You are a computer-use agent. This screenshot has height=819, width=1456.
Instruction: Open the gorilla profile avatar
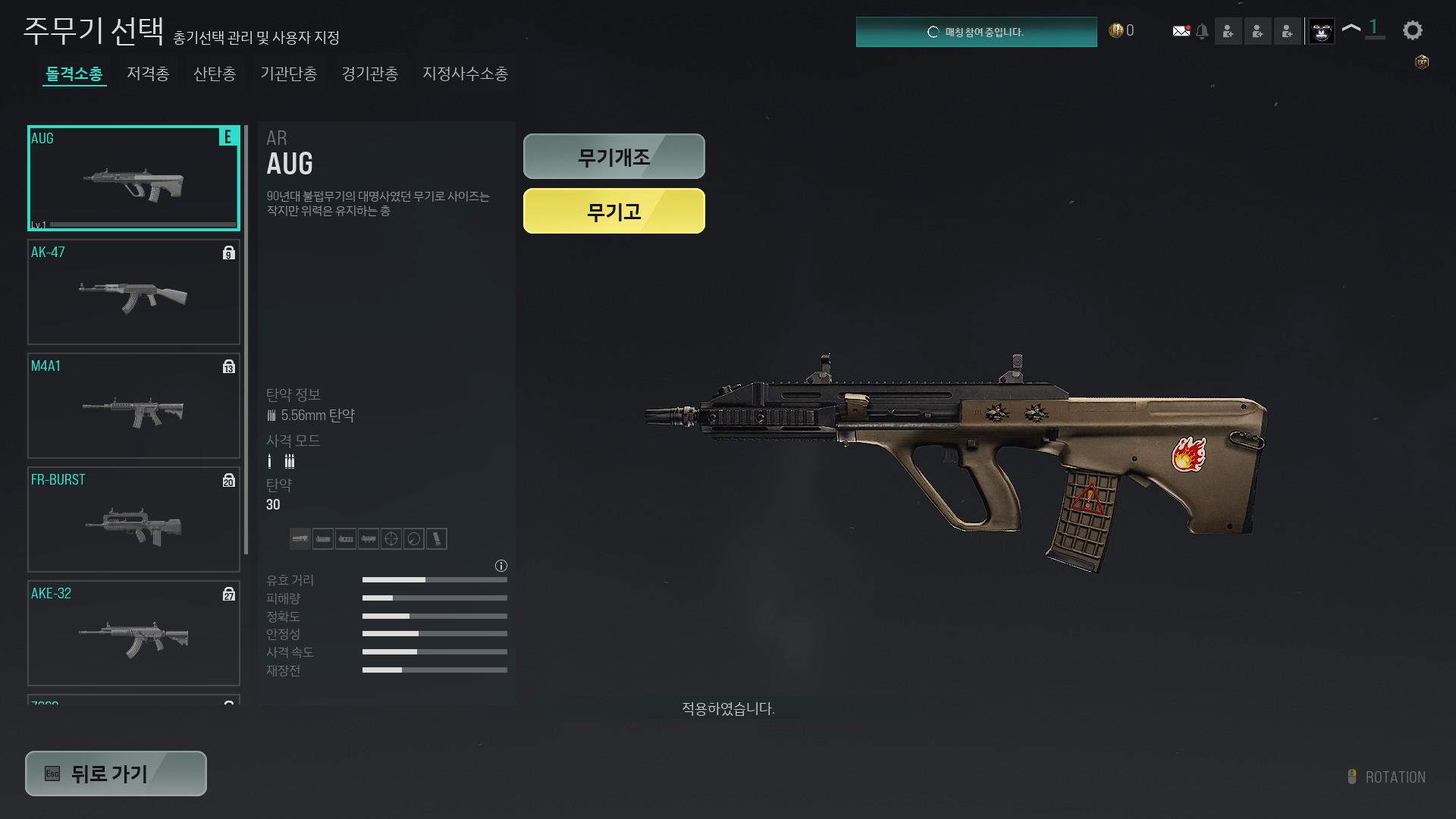pos(1321,31)
